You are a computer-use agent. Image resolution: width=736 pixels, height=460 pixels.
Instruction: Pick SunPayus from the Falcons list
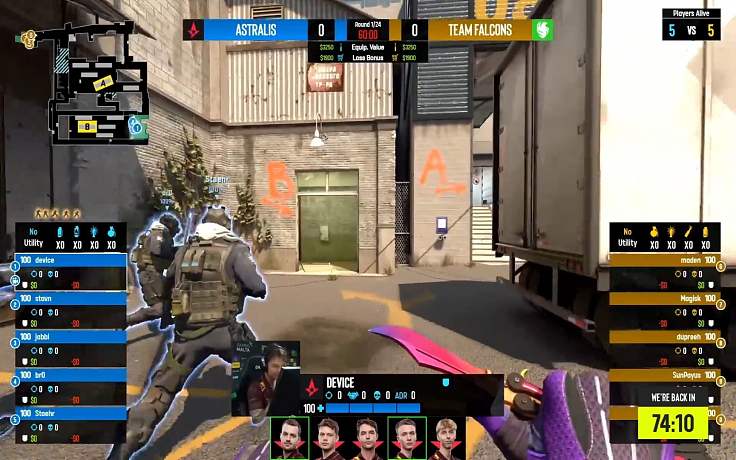point(666,374)
